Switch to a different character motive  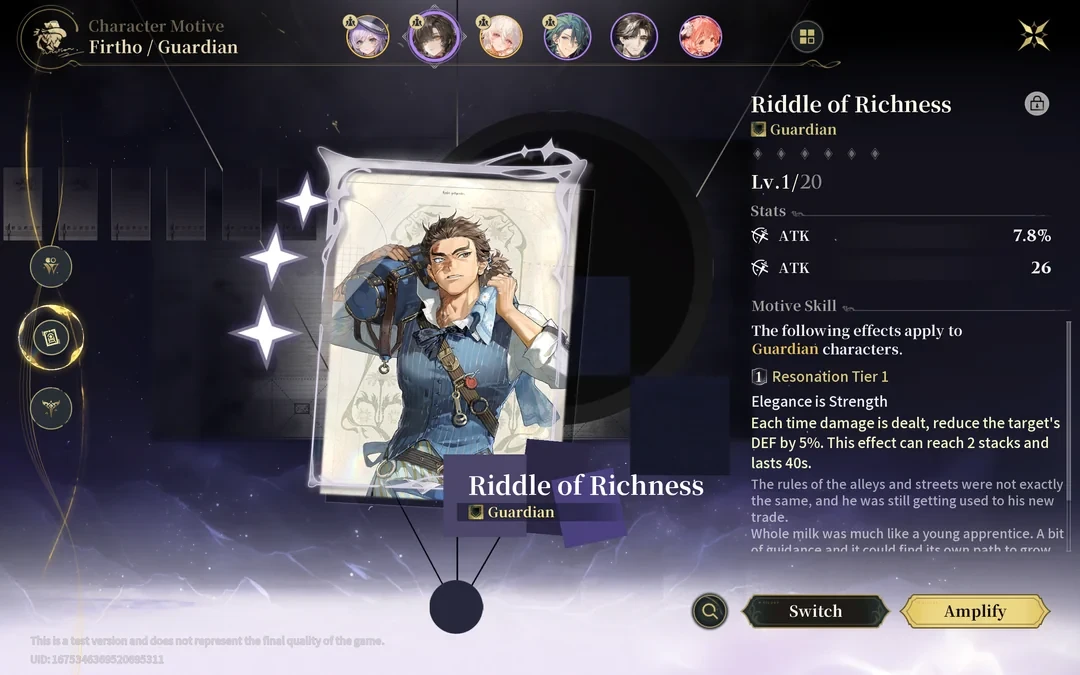point(815,611)
